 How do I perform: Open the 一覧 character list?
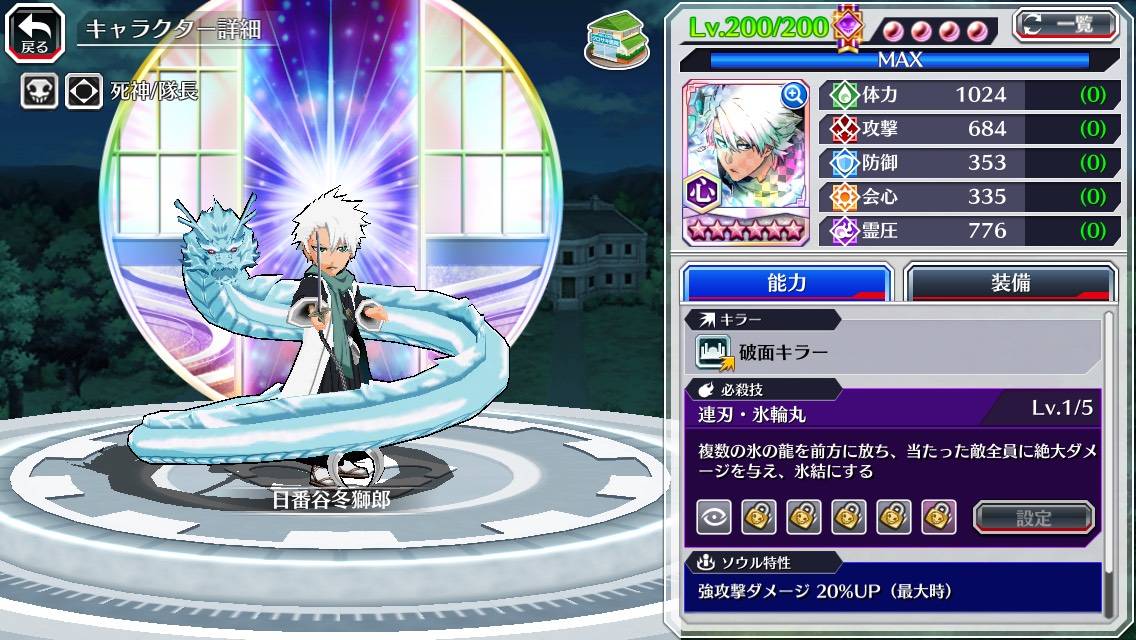click(x=1066, y=25)
